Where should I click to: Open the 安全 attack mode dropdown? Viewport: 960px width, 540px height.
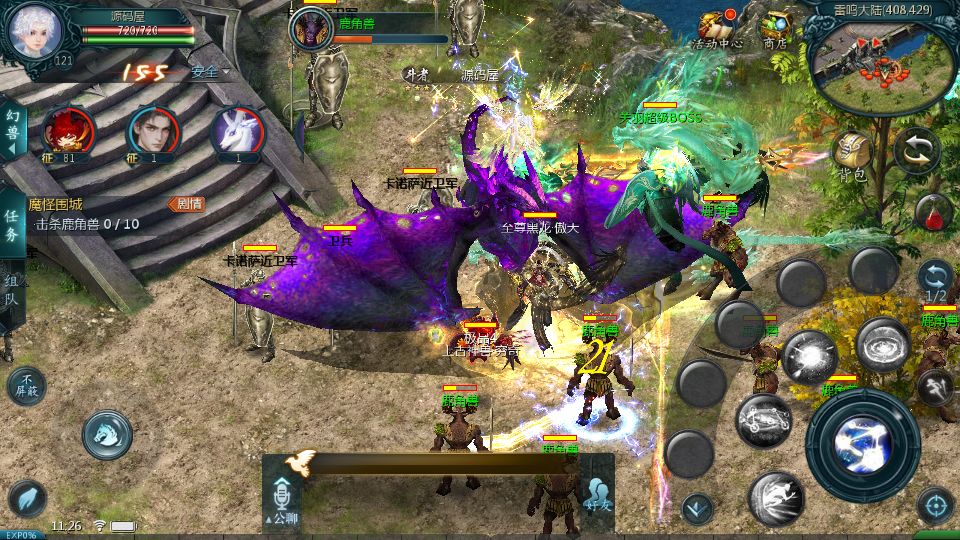click(x=209, y=72)
